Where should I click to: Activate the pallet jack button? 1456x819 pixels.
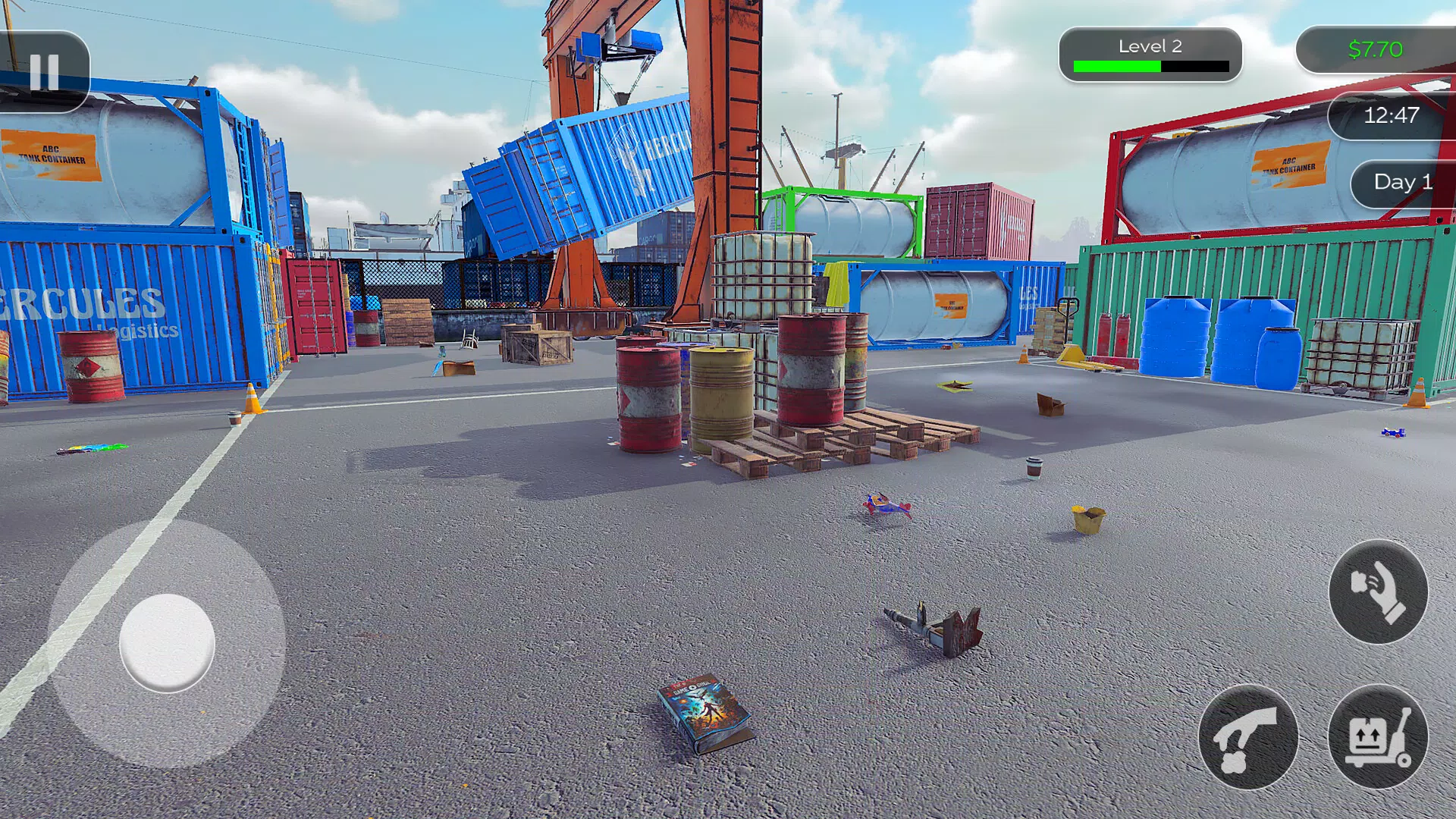[x=1378, y=738]
